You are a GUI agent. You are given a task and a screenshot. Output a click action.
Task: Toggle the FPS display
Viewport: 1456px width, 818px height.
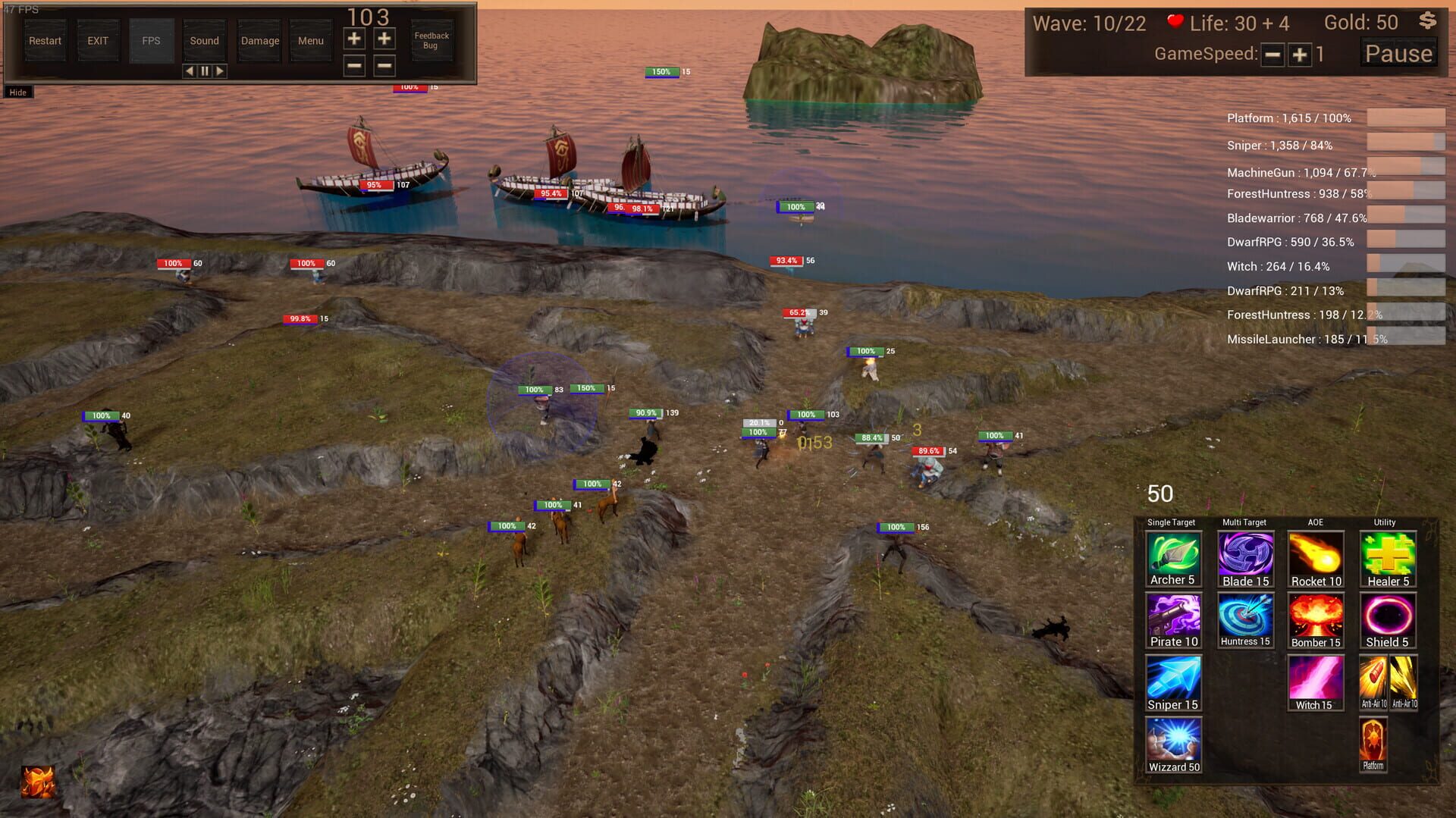click(151, 41)
